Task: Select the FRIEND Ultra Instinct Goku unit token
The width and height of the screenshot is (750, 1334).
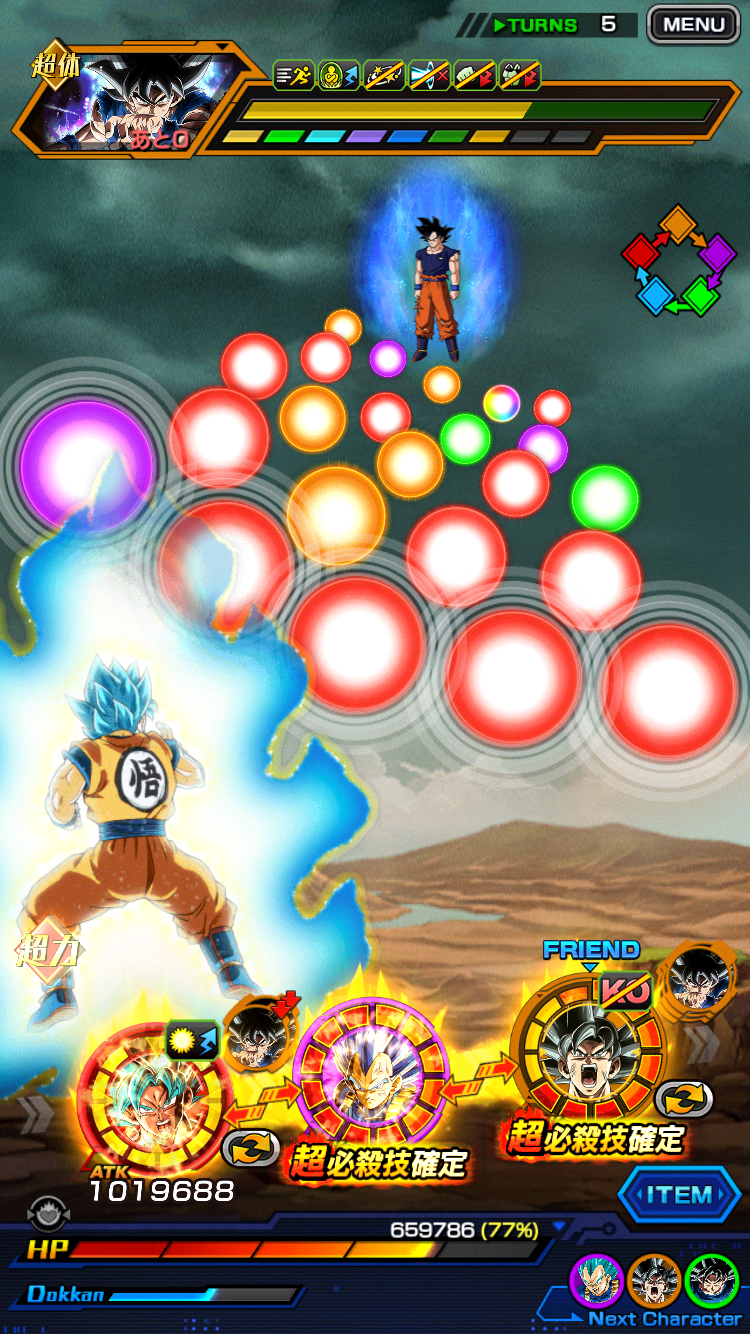Action: (587, 1049)
